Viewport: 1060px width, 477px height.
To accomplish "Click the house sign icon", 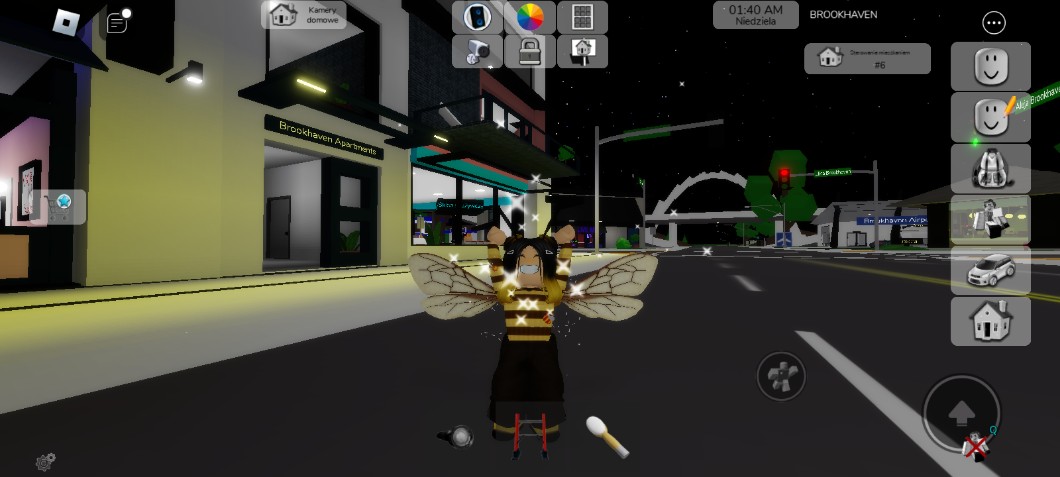I will [582, 50].
